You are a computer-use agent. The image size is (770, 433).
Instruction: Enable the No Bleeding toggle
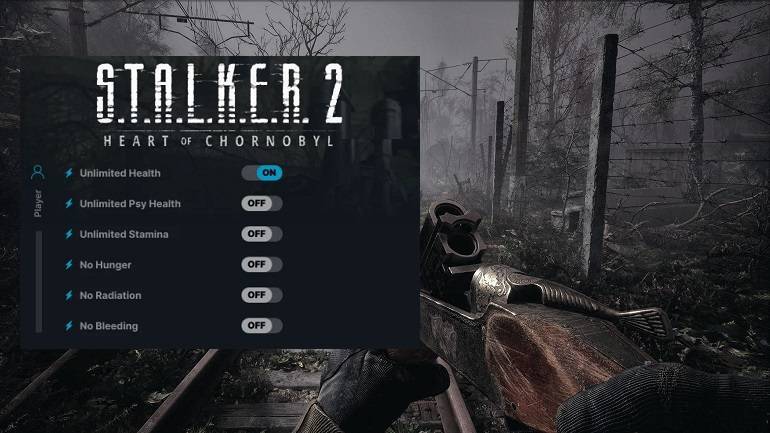[x=262, y=325]
